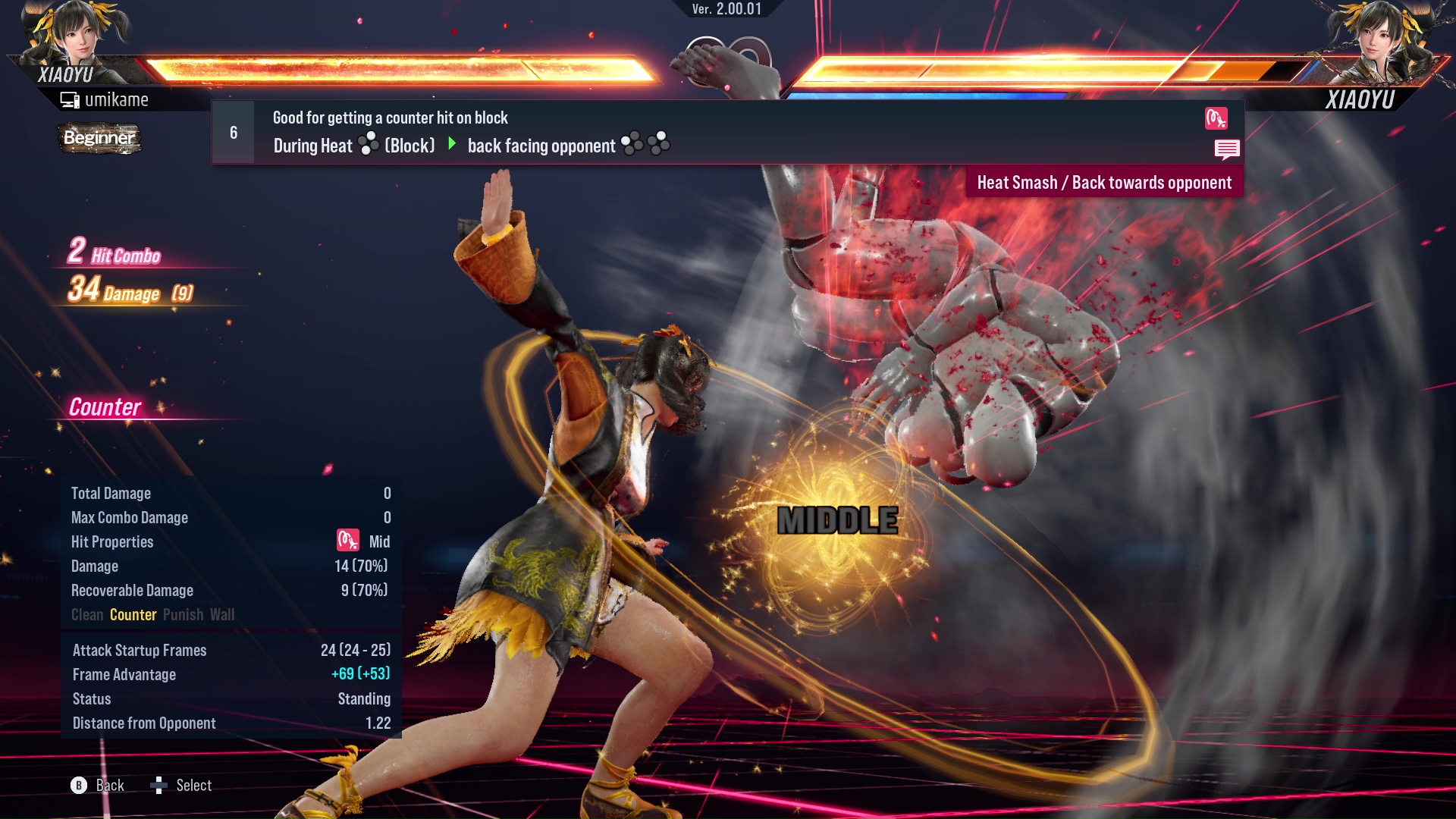
Task: Select the Beginner rank badge
Action: click(x=99, y=138)
